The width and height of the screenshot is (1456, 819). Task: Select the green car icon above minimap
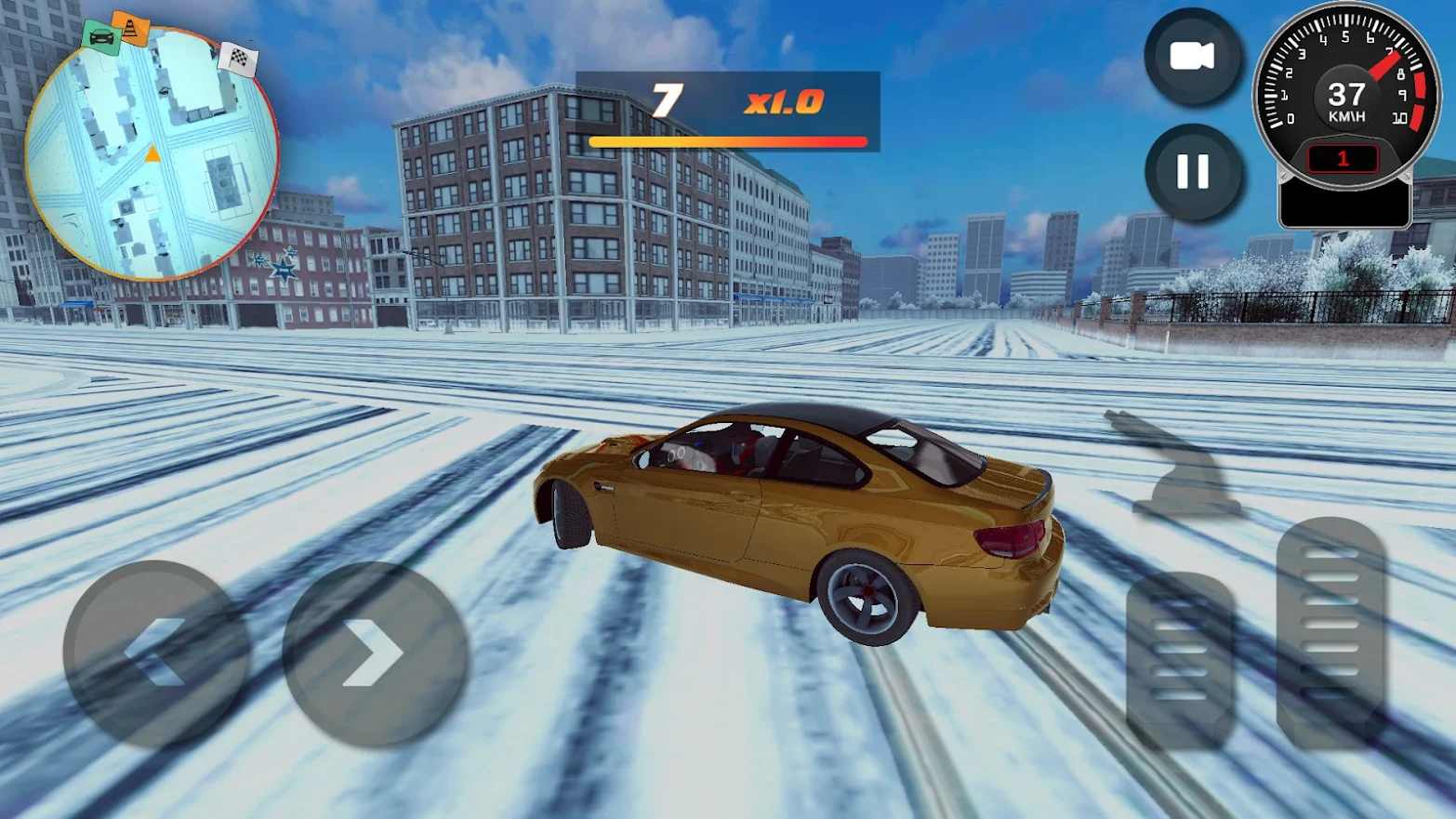click(100, 37)
